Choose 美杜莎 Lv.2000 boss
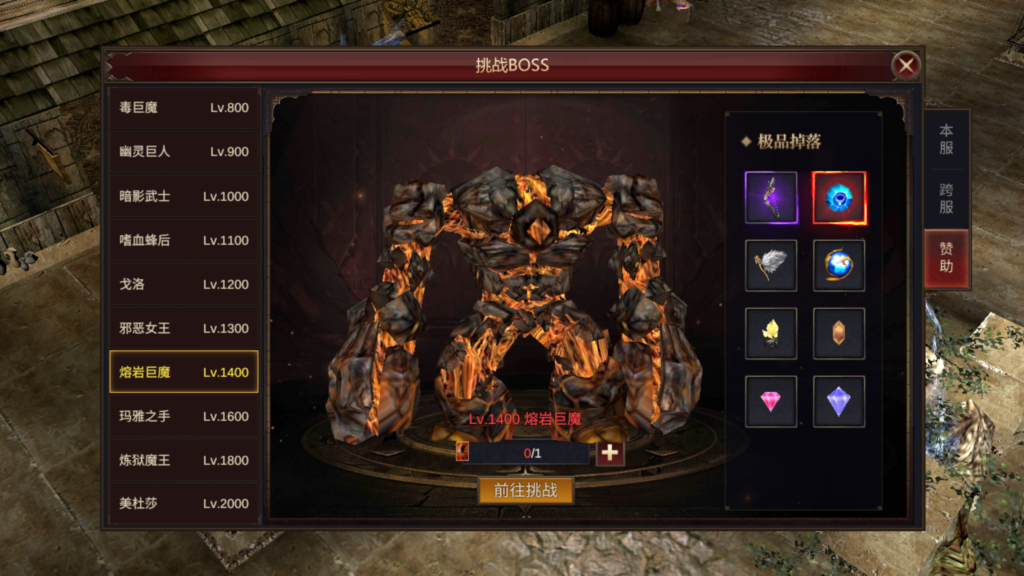 click(183, 503)
